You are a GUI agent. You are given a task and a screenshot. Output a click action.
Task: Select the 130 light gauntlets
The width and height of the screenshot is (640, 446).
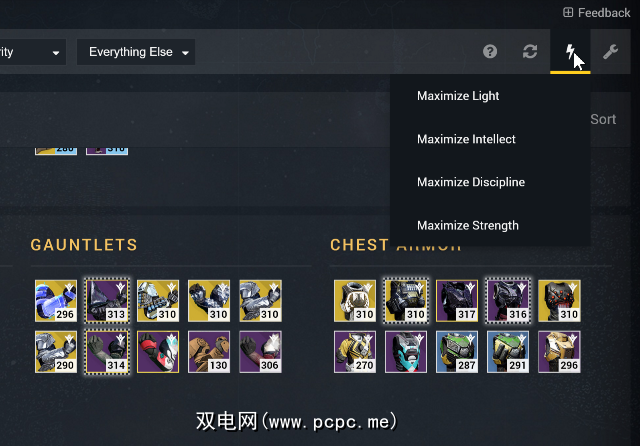pyautogui.click(x=209, y=352)
